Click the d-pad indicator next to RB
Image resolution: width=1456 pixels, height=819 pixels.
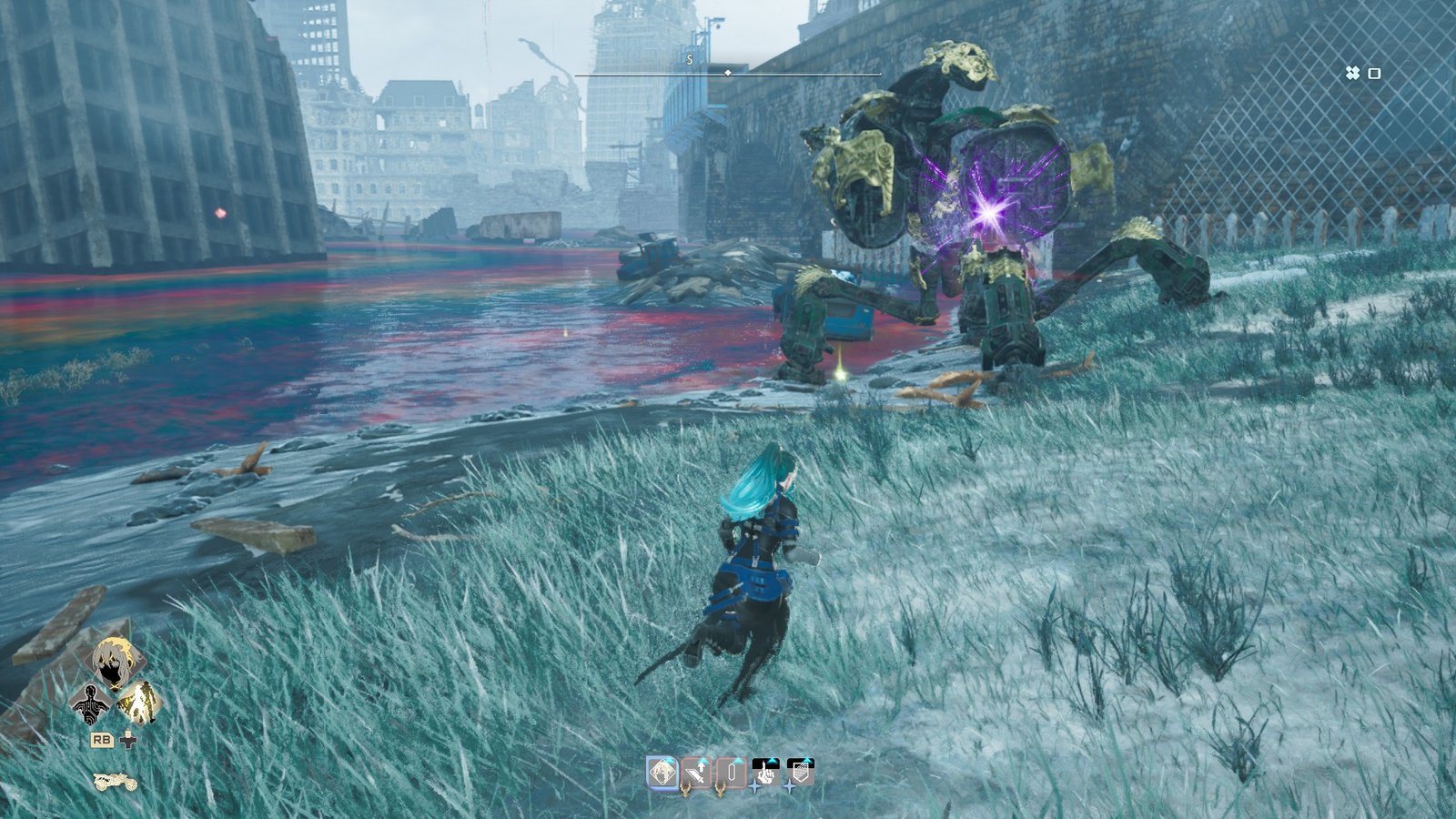click(128, 740)
